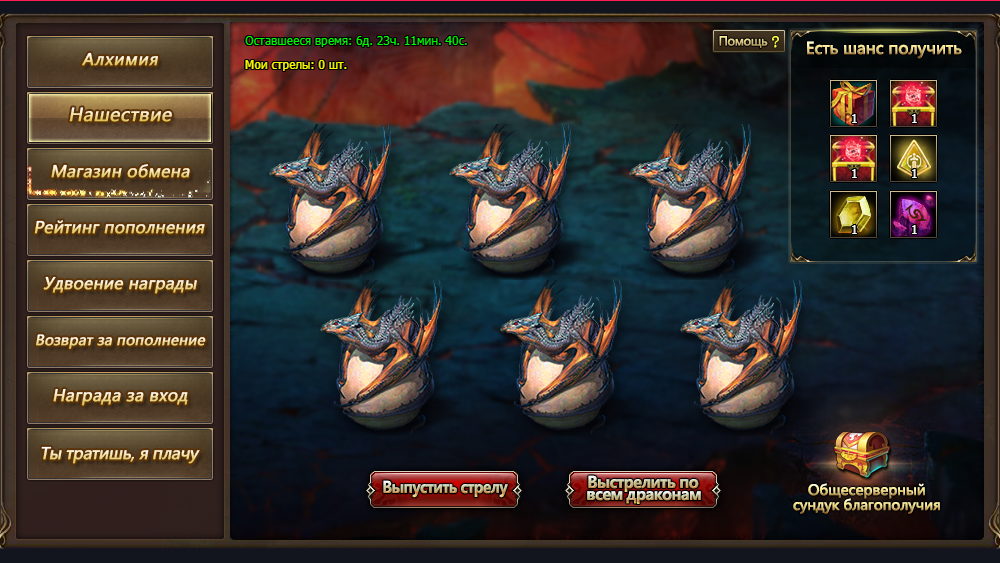Viewport: 1000px width, 563px height.
Task: View the yellow gemstone reward
Action: coord(853,214)
